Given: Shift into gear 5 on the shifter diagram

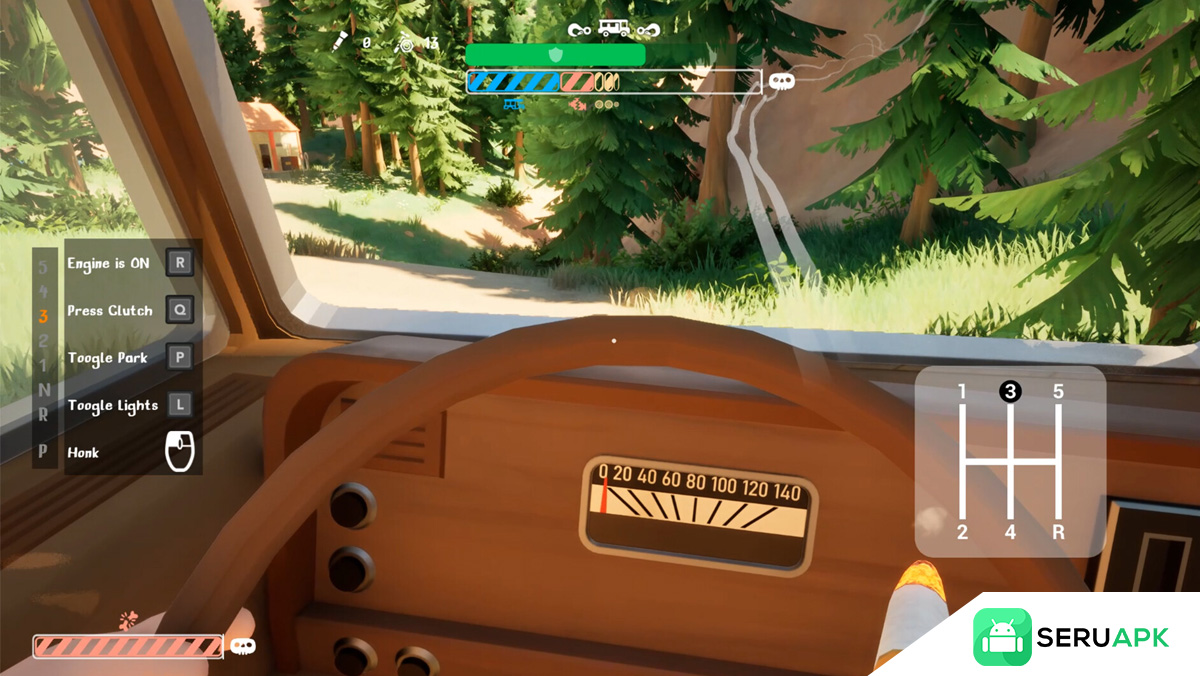Looking at the screenshot, I should point(1058,392).
